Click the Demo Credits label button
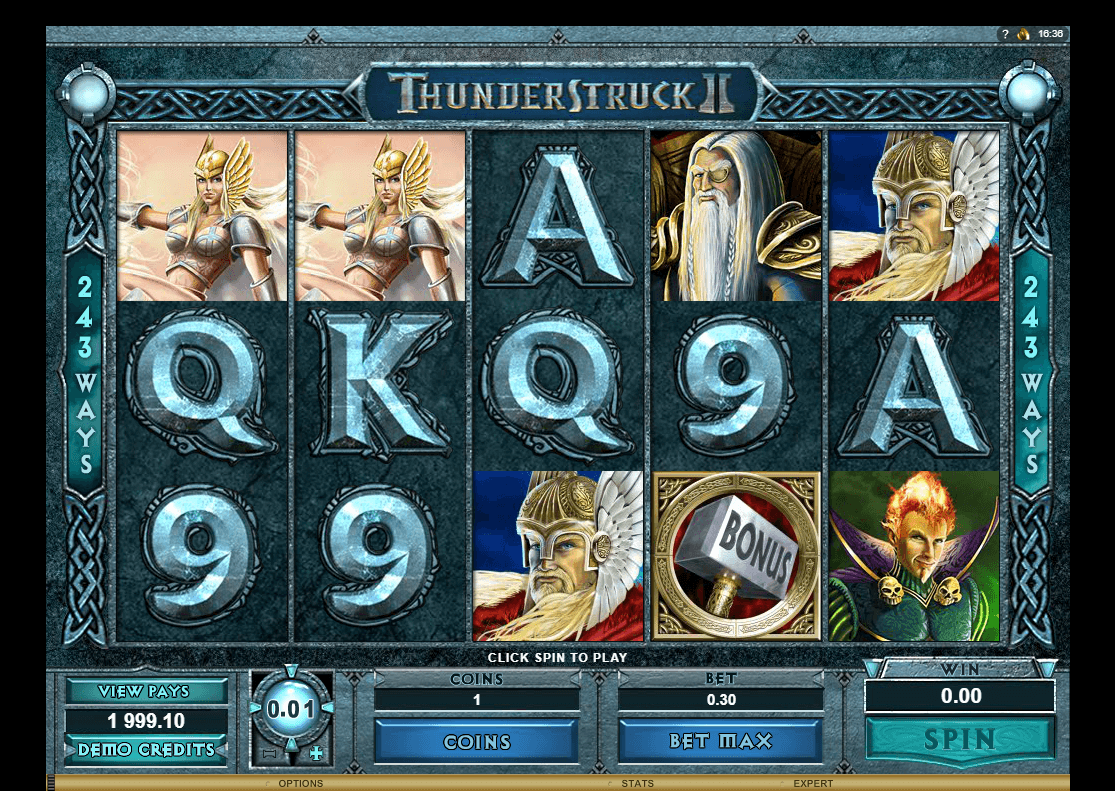Image resolution: width=1115 pixels, height=791 pixels. pyautogui.click(x=146, y=749)
